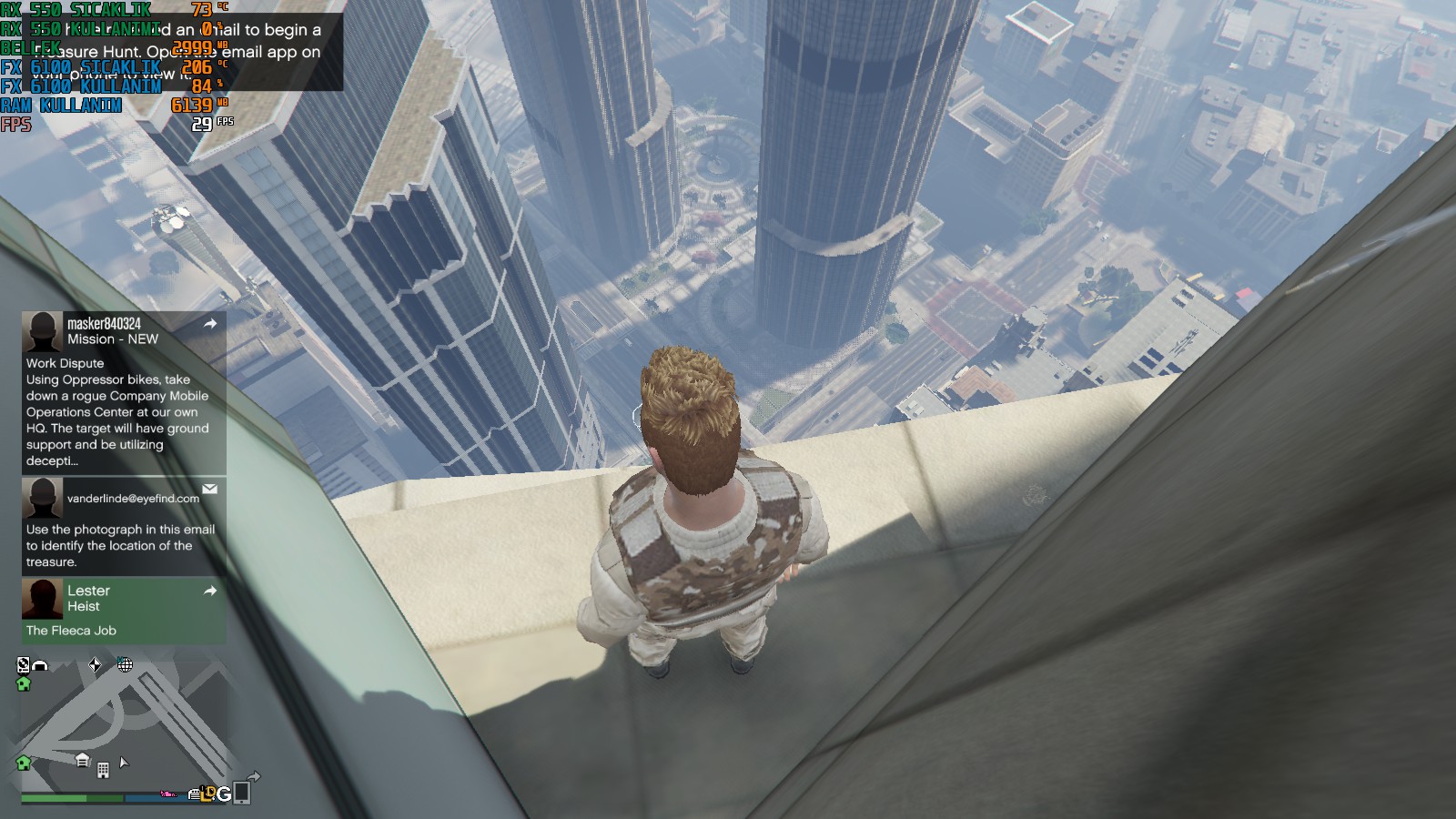Click the office building blip on minimap

click(103, 770)
